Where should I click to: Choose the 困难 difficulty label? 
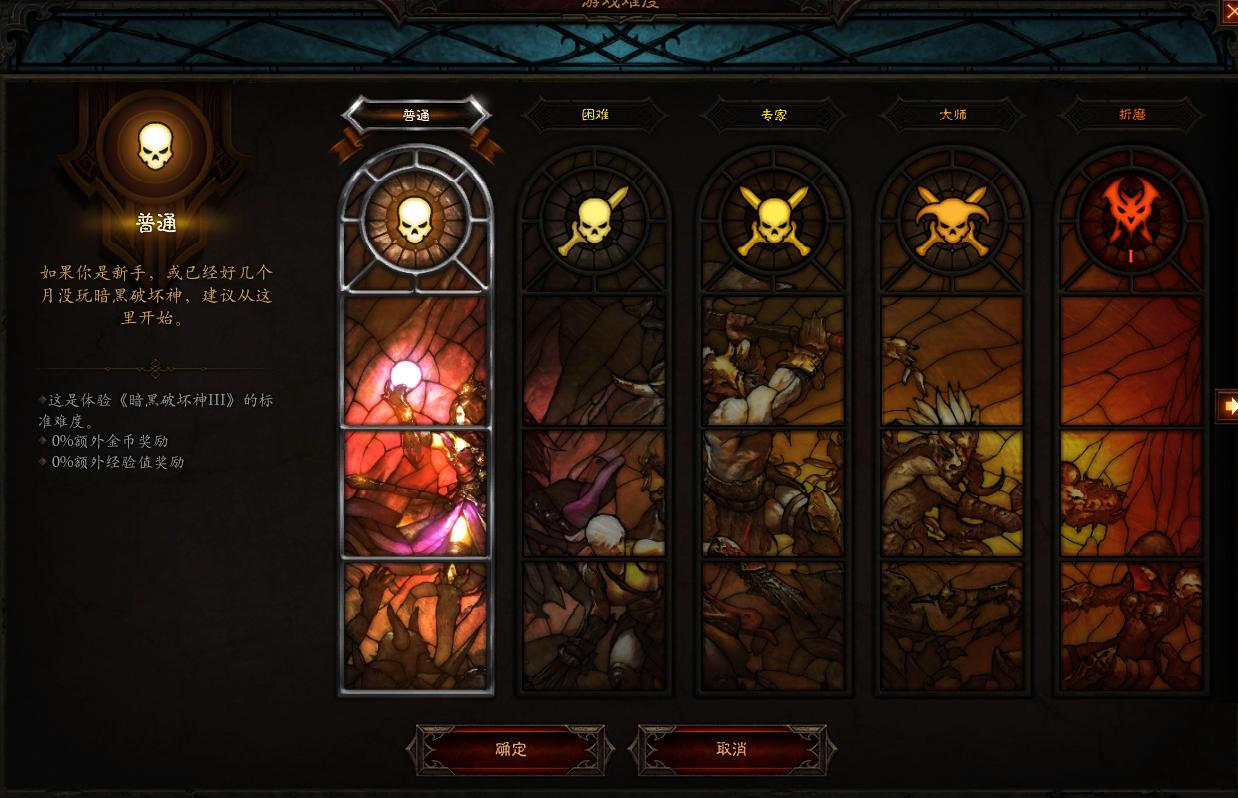coord(595,115)
